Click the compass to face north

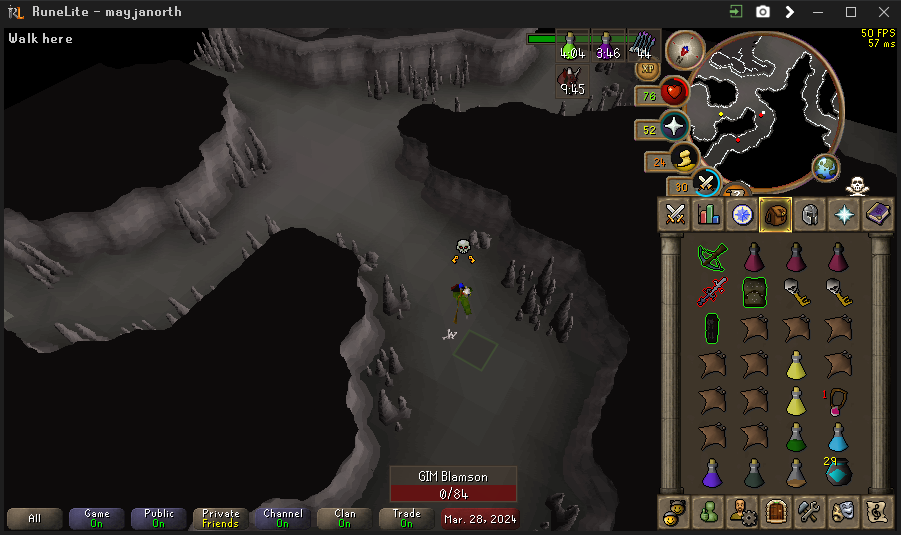[x=685, y=49]
